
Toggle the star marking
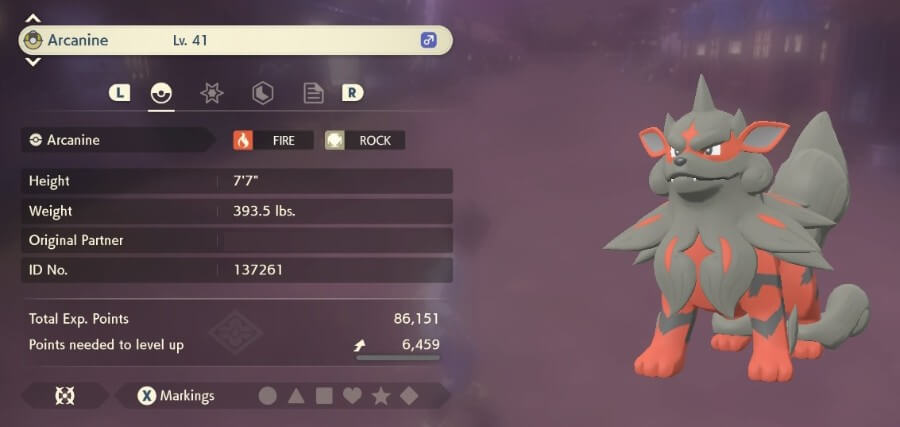coord(380,396)
